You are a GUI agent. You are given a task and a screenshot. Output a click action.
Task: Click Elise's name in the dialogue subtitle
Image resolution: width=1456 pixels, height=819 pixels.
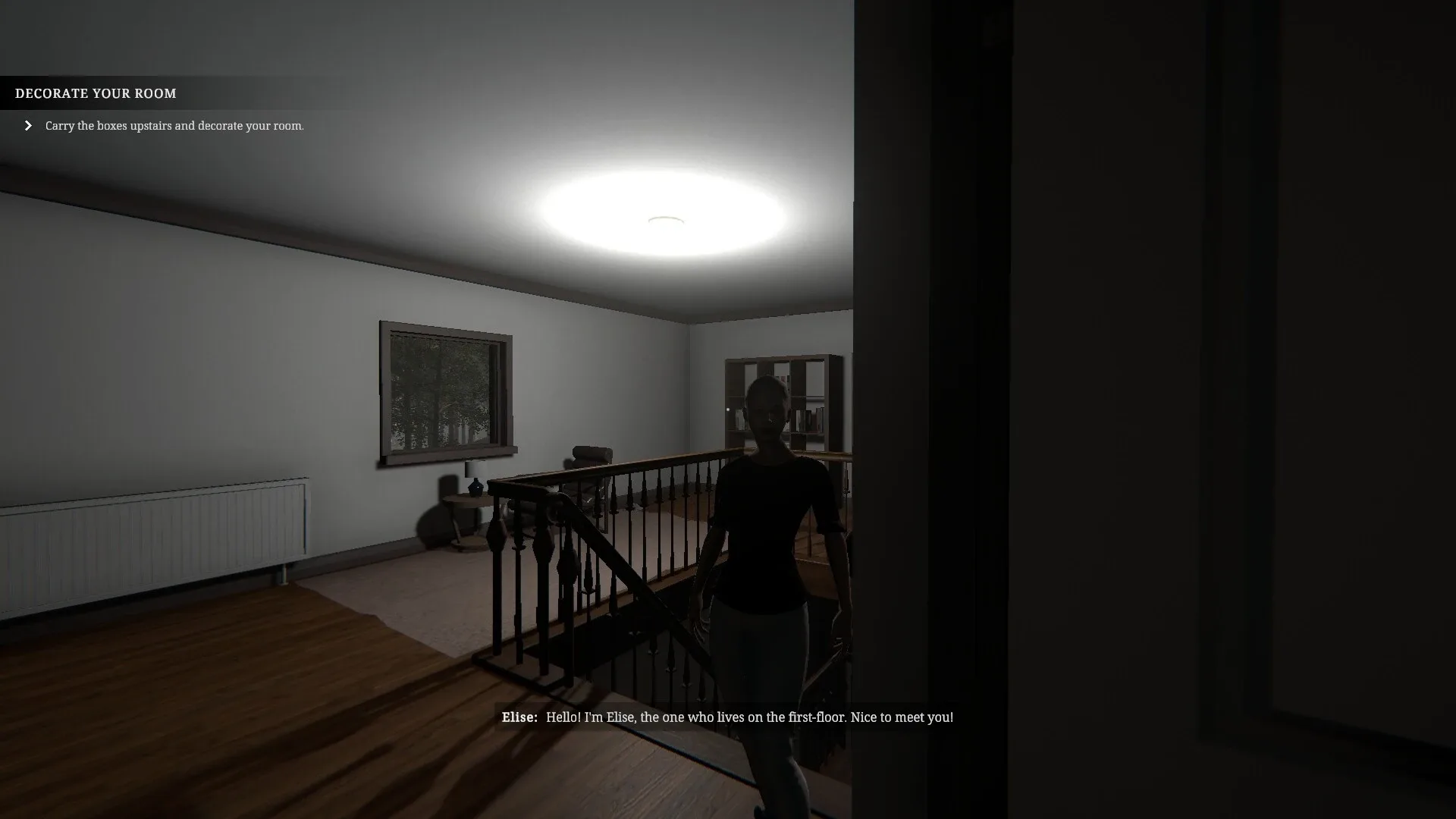(520, 717)
